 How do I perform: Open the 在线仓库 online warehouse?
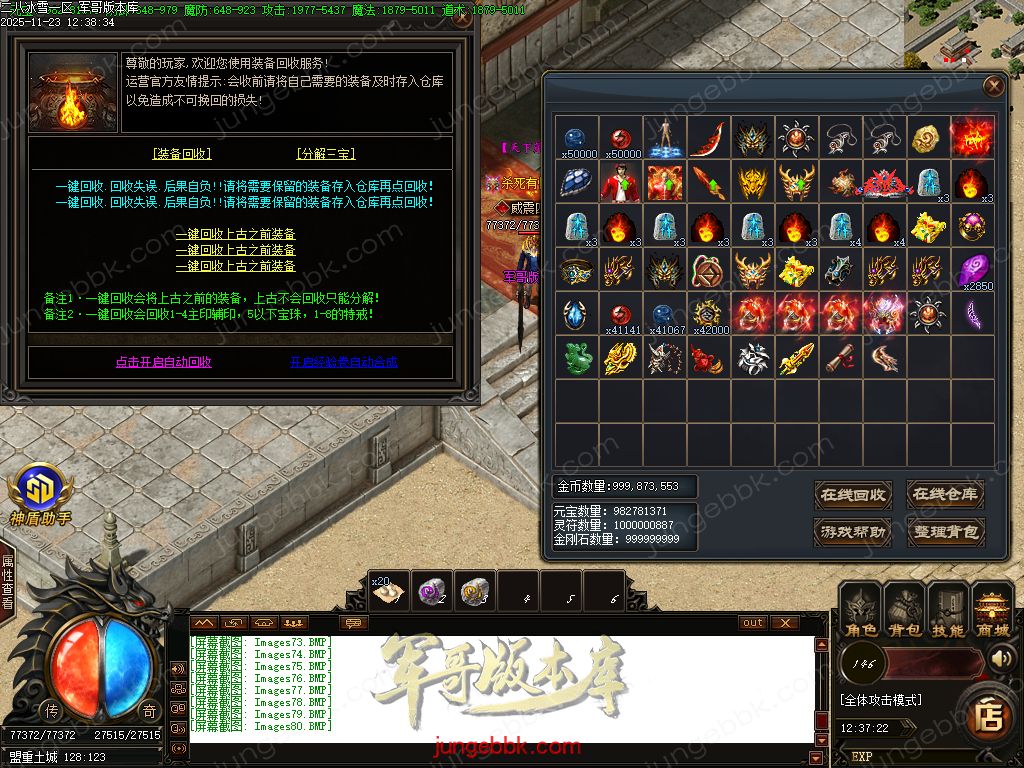tap(945, 494)
